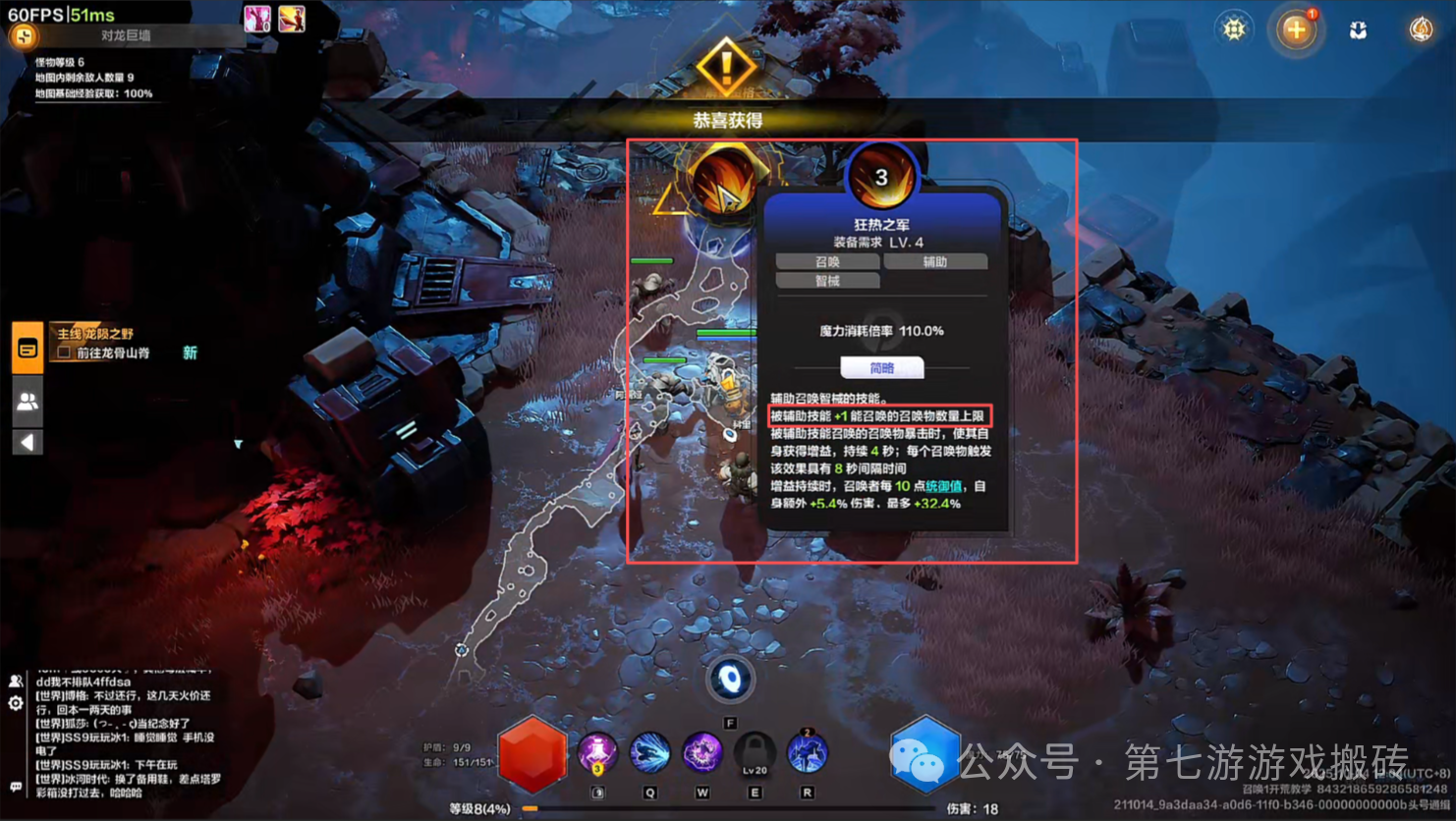Activate the W purple vortex skill
Viewport: 1456px width, 821px height.
point(701,753)
